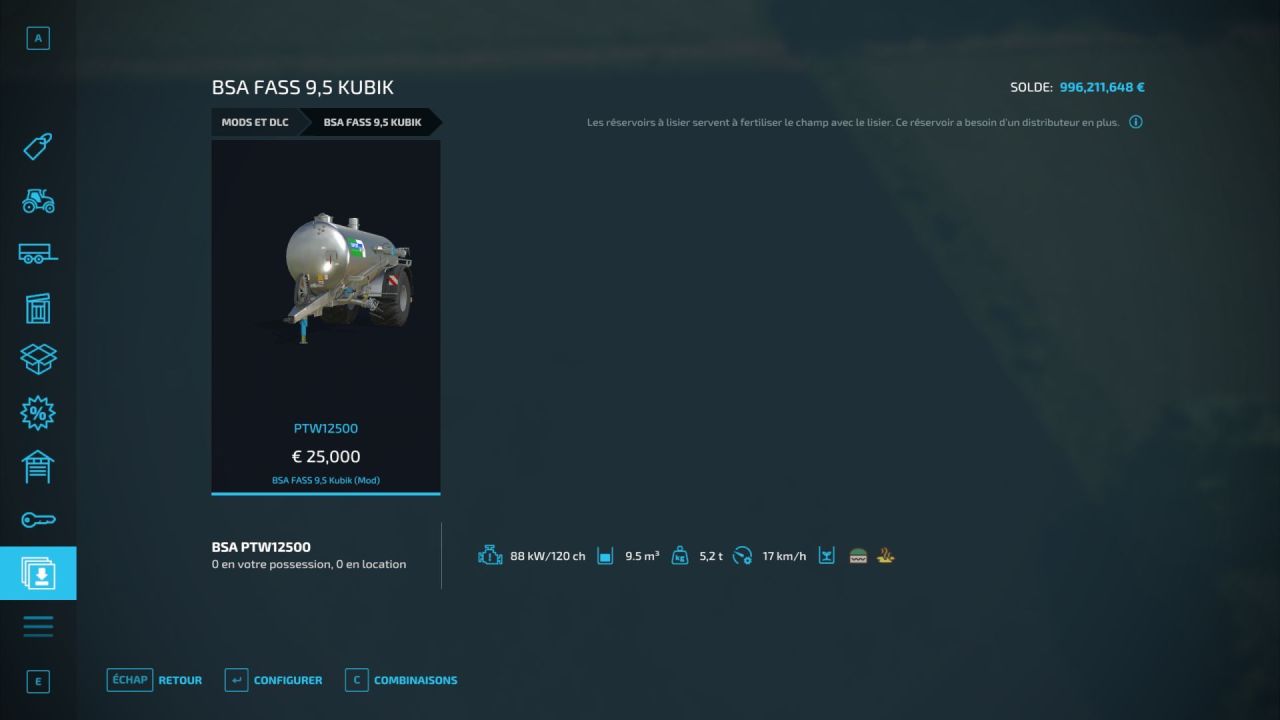Click the capacity stat icon
This screenshot has height=720, width=1280.
(x=605, y=555)
